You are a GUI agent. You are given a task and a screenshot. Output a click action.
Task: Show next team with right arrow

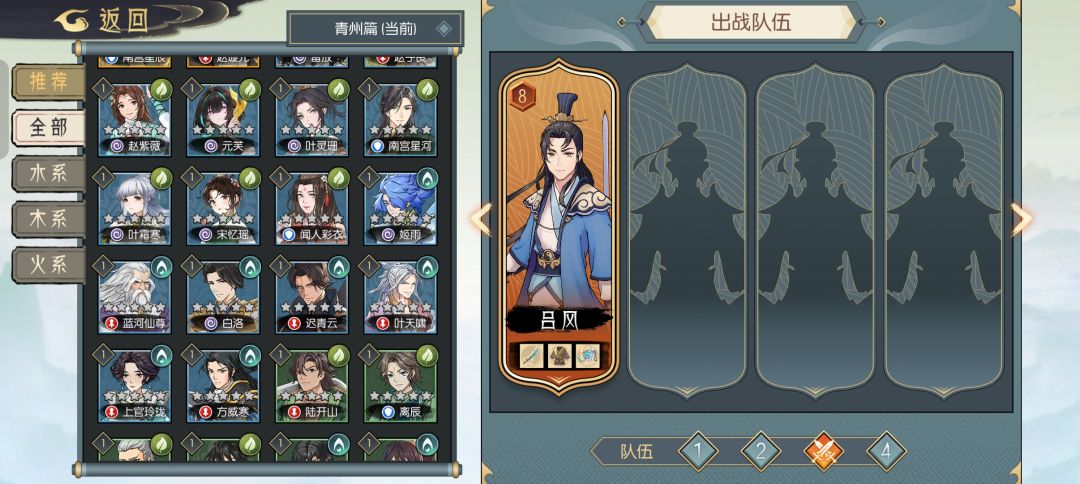coord(1021,220)
